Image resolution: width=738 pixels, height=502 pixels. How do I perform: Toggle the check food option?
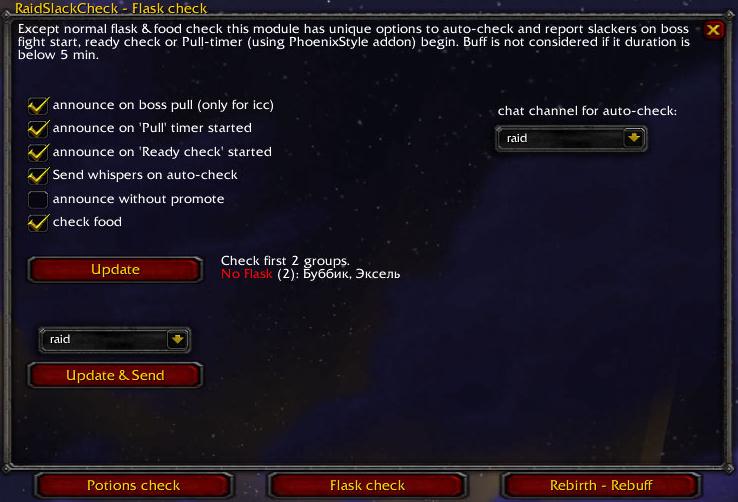point(38,222)
